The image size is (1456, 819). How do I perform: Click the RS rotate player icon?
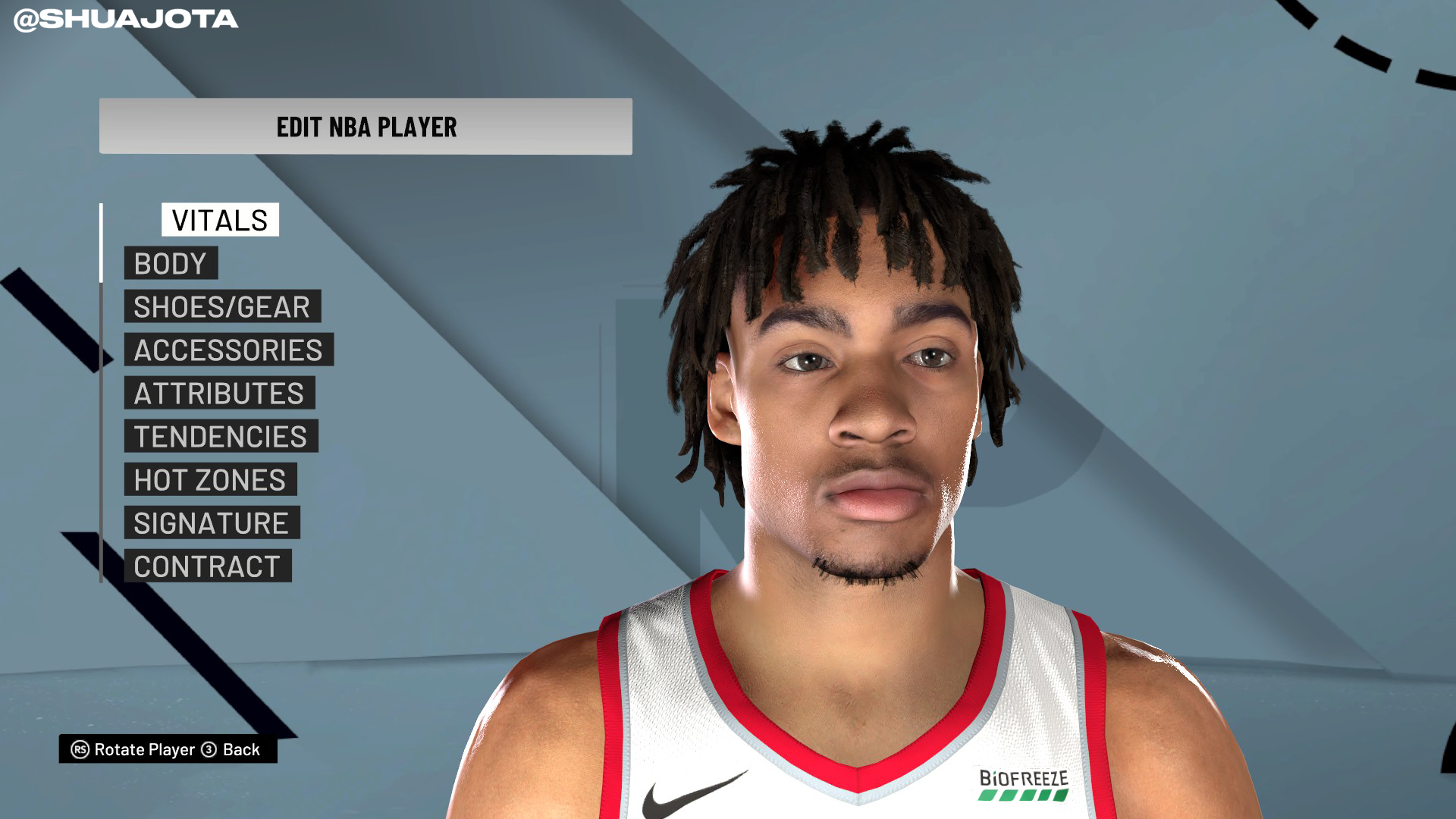[80, 751]
